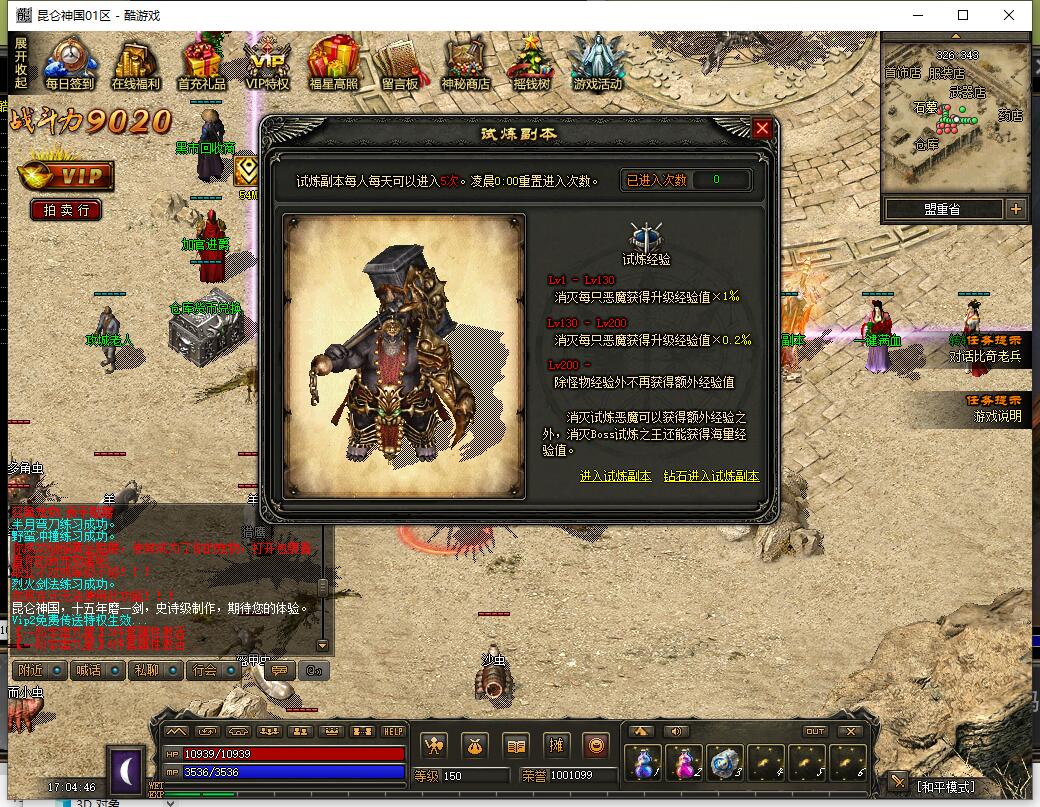Open the 每日签到 daily sign-in icon

pyautogui.click(x=69, y=65)
